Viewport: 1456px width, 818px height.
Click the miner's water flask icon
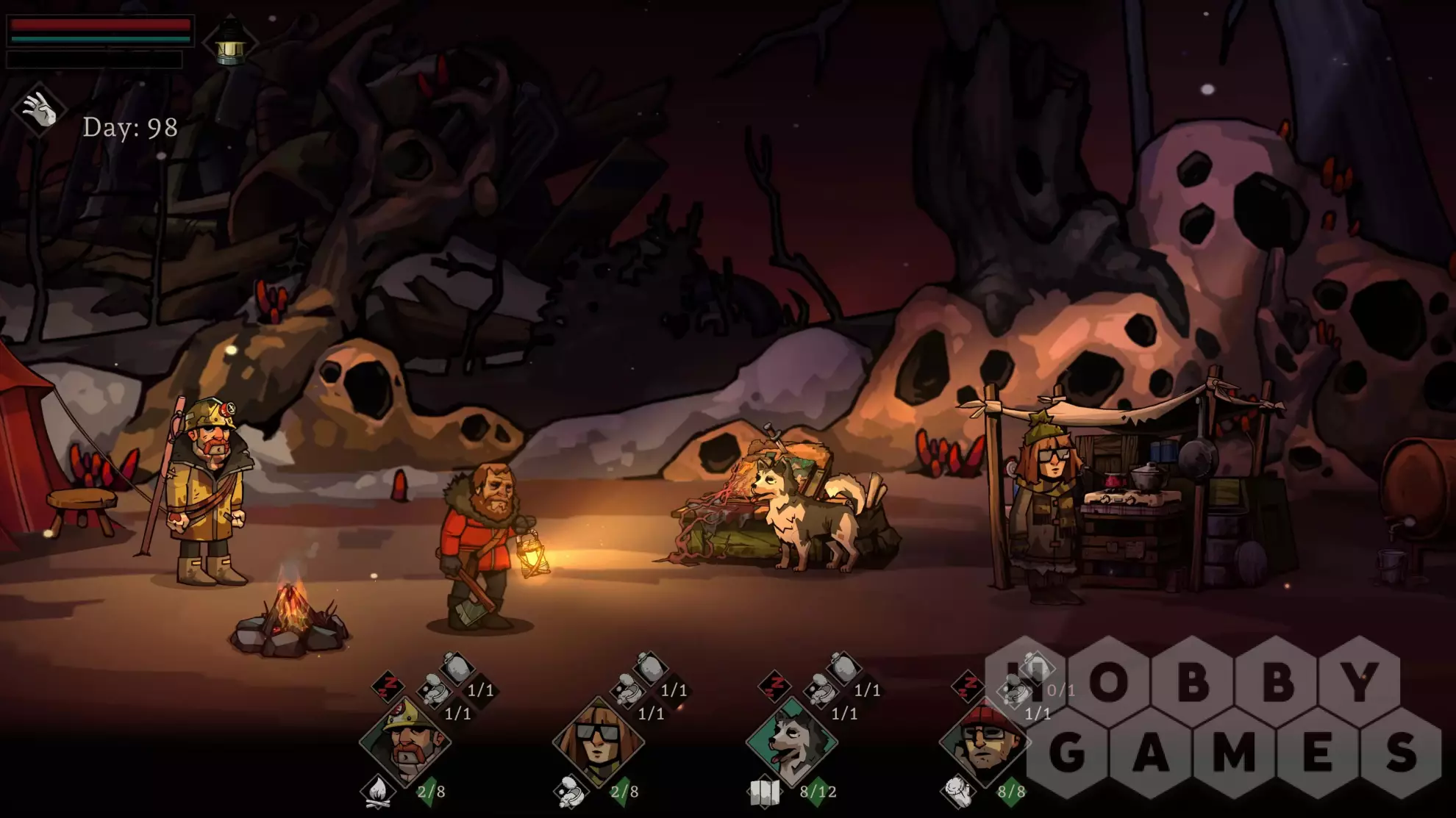pos(457,667)
